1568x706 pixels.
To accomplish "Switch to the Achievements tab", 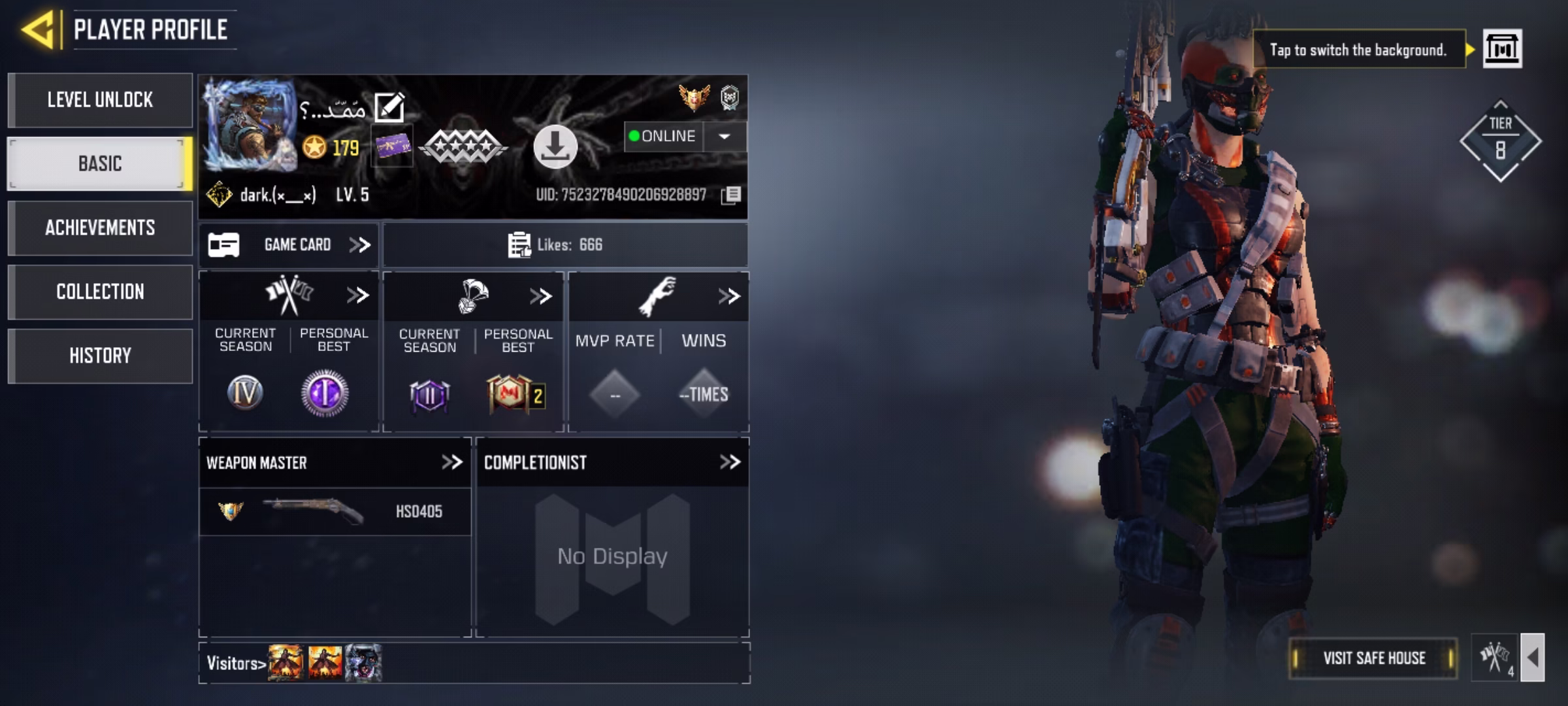I will 100,227.
